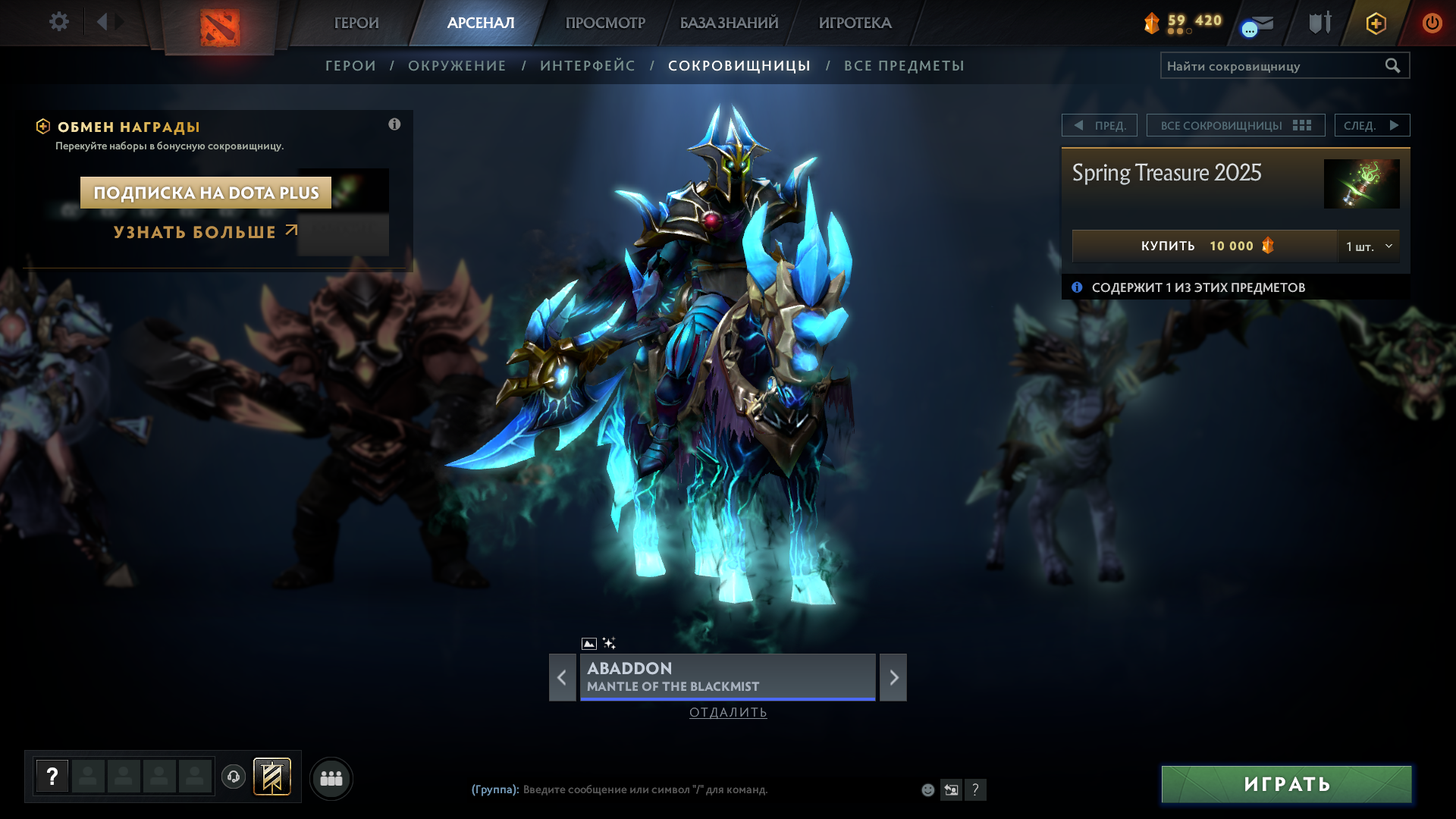1456x819 pixels.
Task: Start matchmaking with ИГРАТЬ button
Action: [1286, 784]
